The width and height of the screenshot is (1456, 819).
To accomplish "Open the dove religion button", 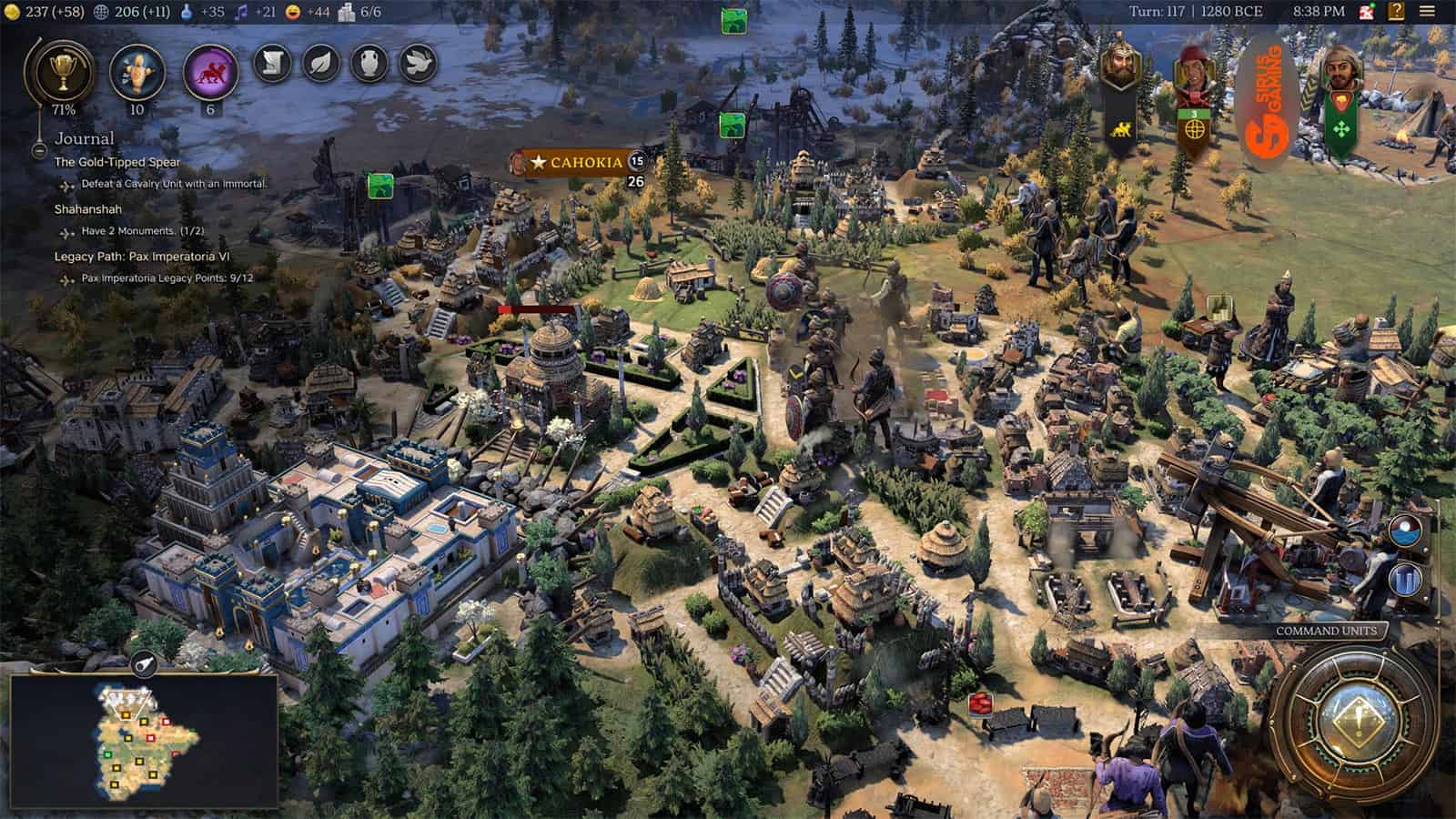I will (418, 63).
